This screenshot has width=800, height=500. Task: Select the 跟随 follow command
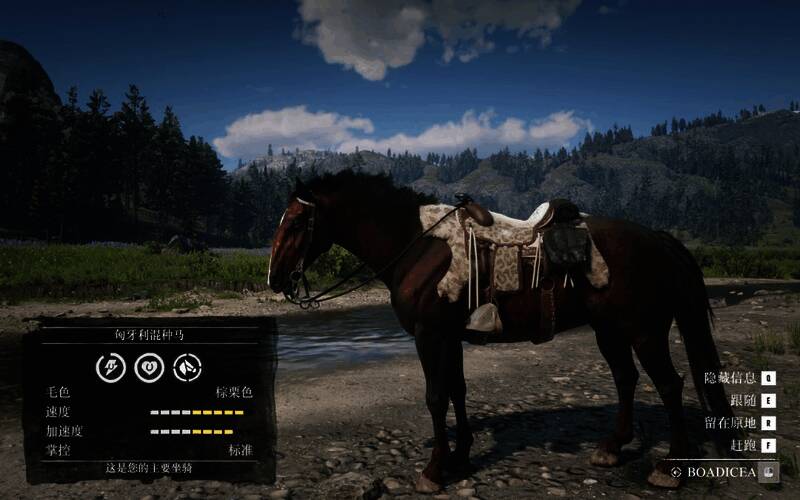click(743, 400)
